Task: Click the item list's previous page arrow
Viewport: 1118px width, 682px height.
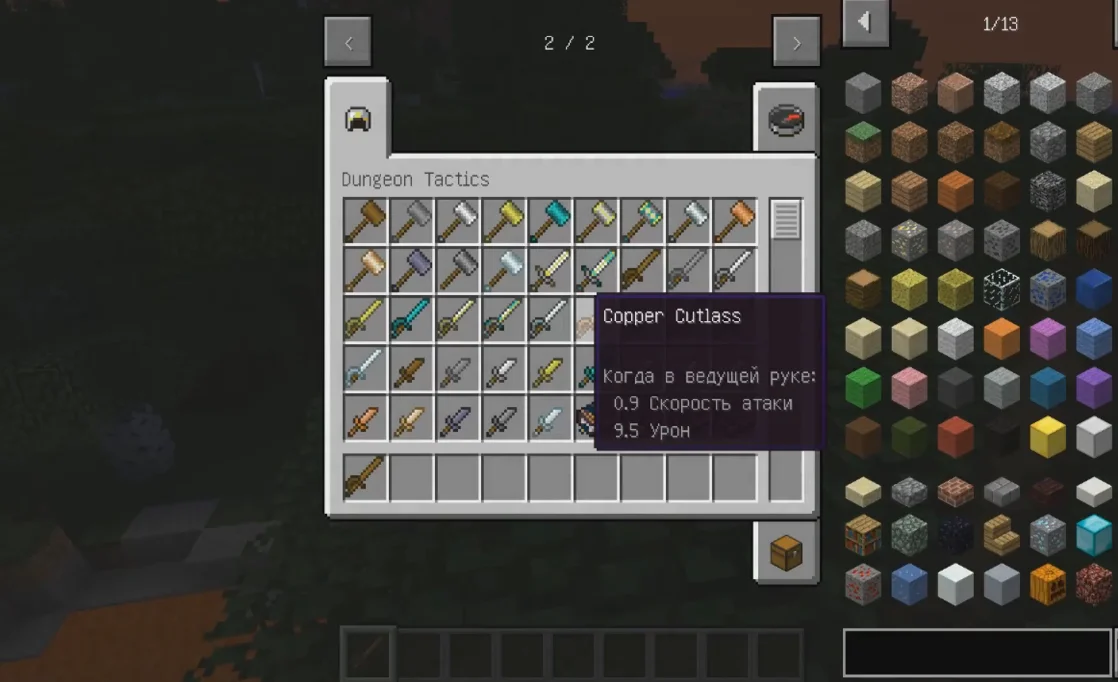Action: click(x=865, y=22)
